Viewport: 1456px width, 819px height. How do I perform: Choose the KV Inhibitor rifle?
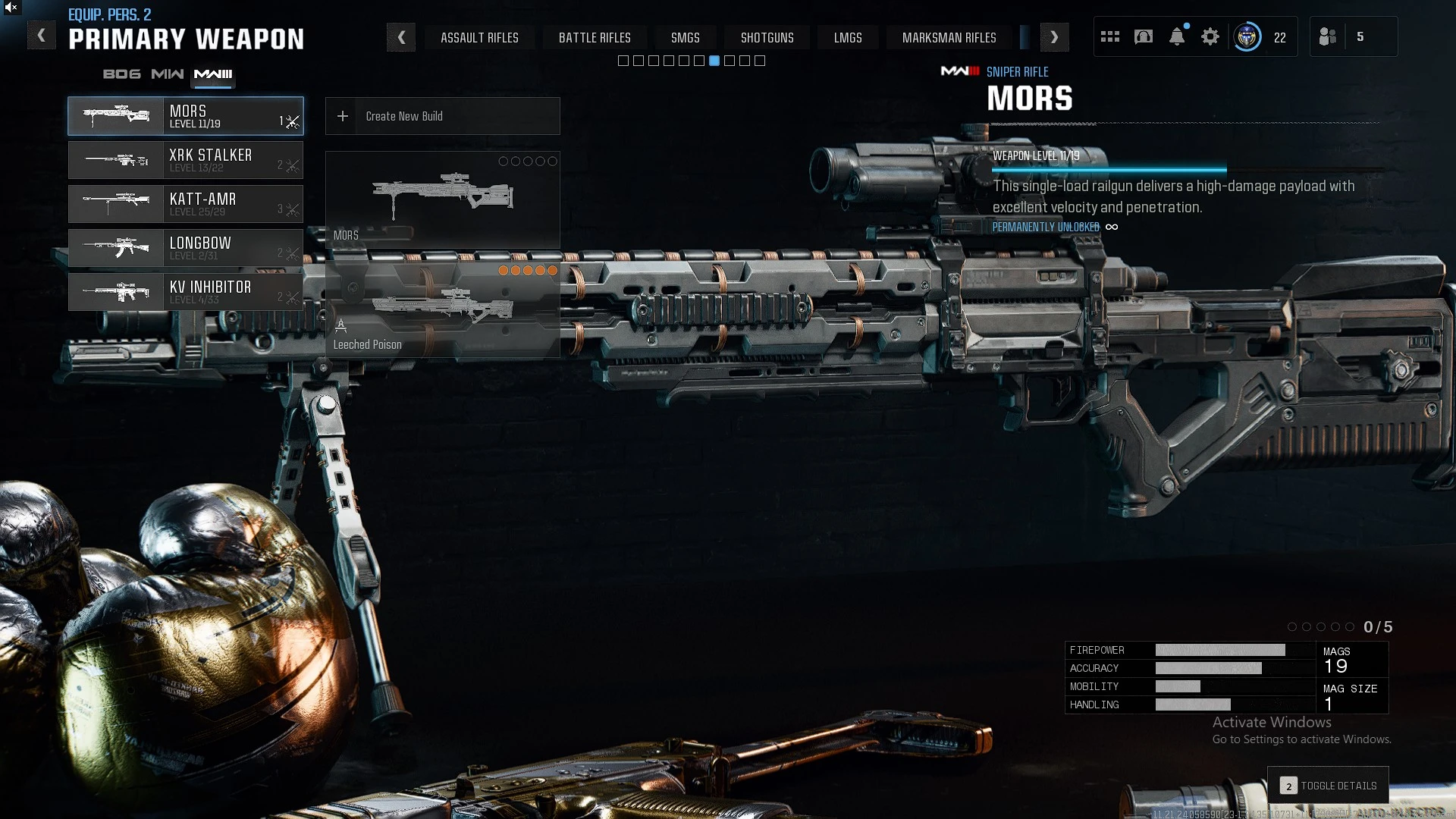coord(186,292)
